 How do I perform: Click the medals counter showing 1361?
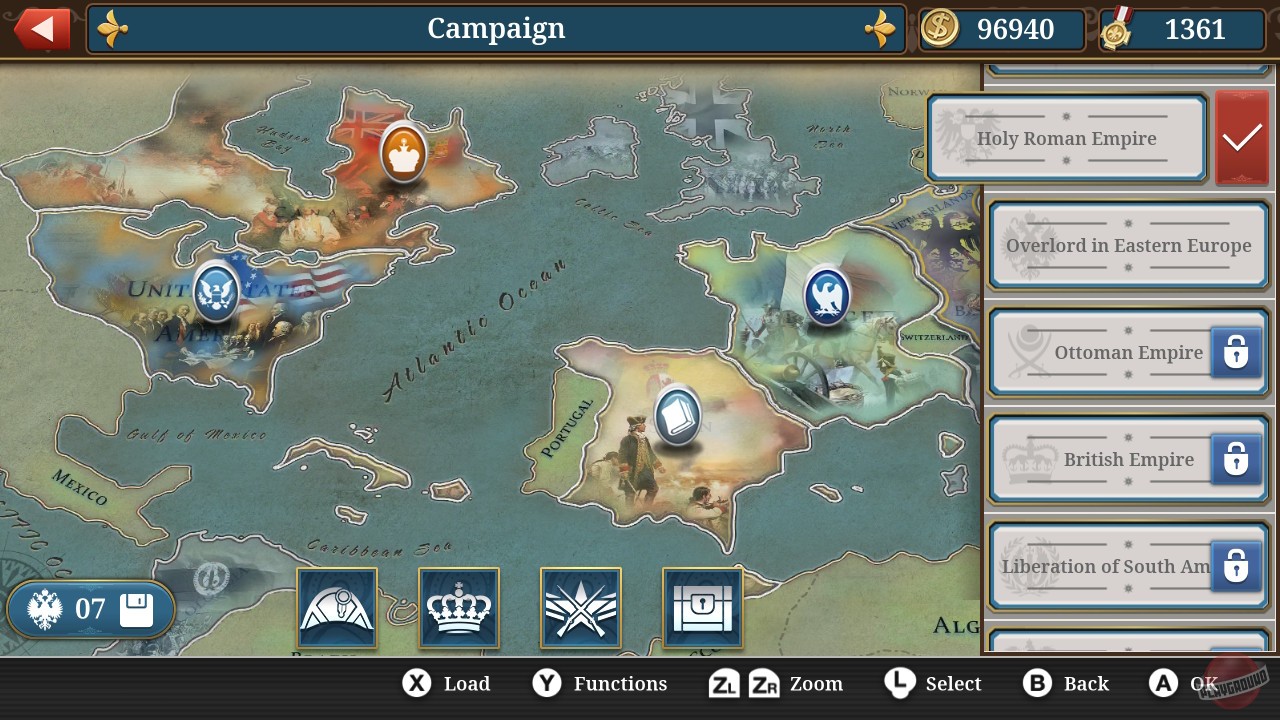tap(1180, 29)
